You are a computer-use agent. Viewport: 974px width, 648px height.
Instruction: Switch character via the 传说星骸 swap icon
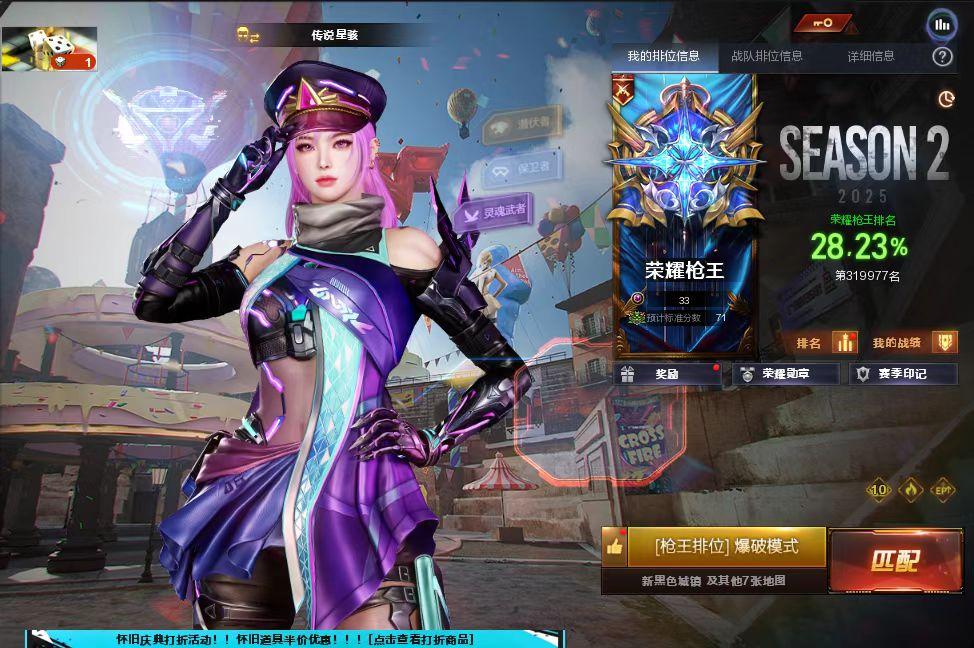coord(247,35)
